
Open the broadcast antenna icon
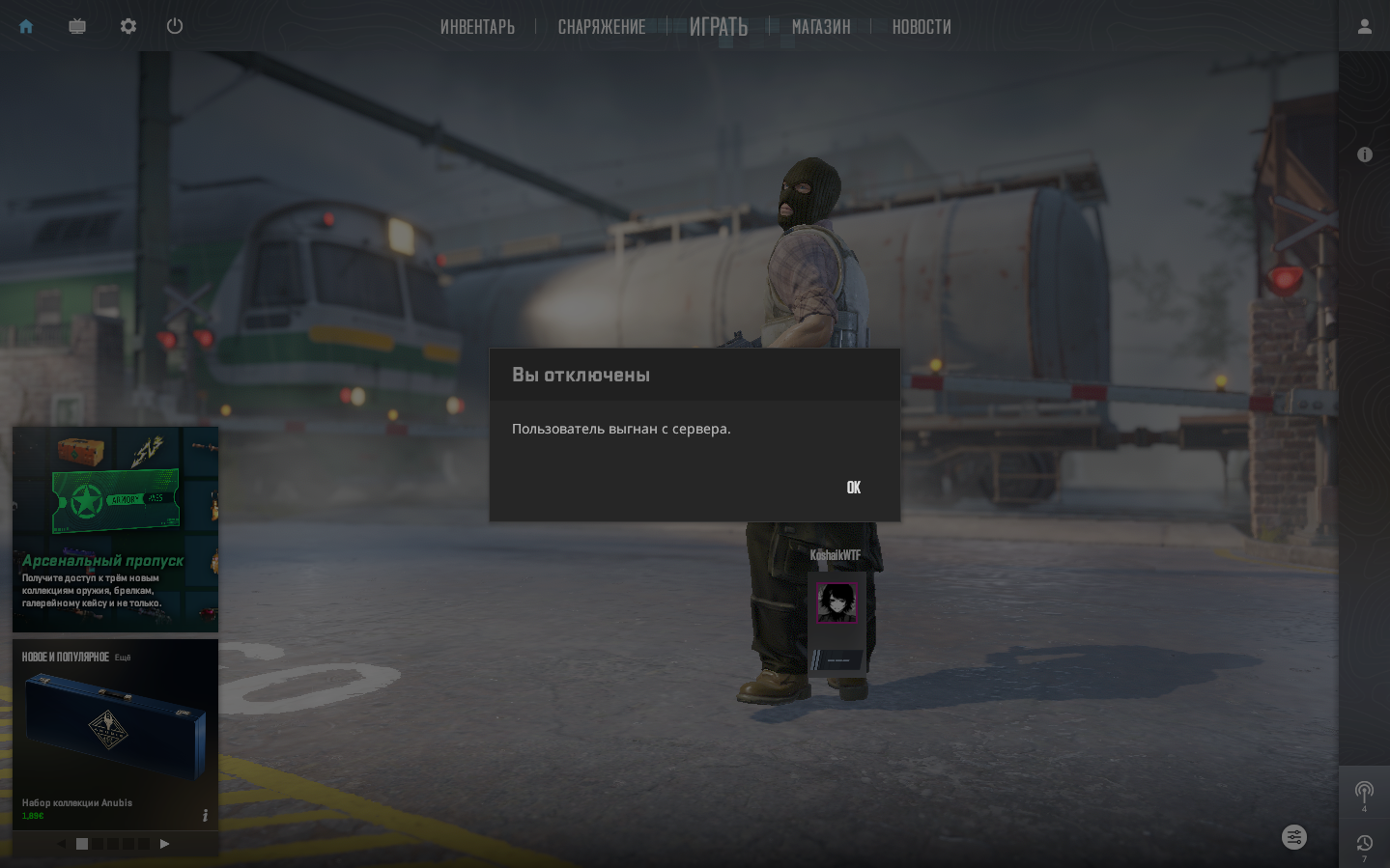[1364, 792]
